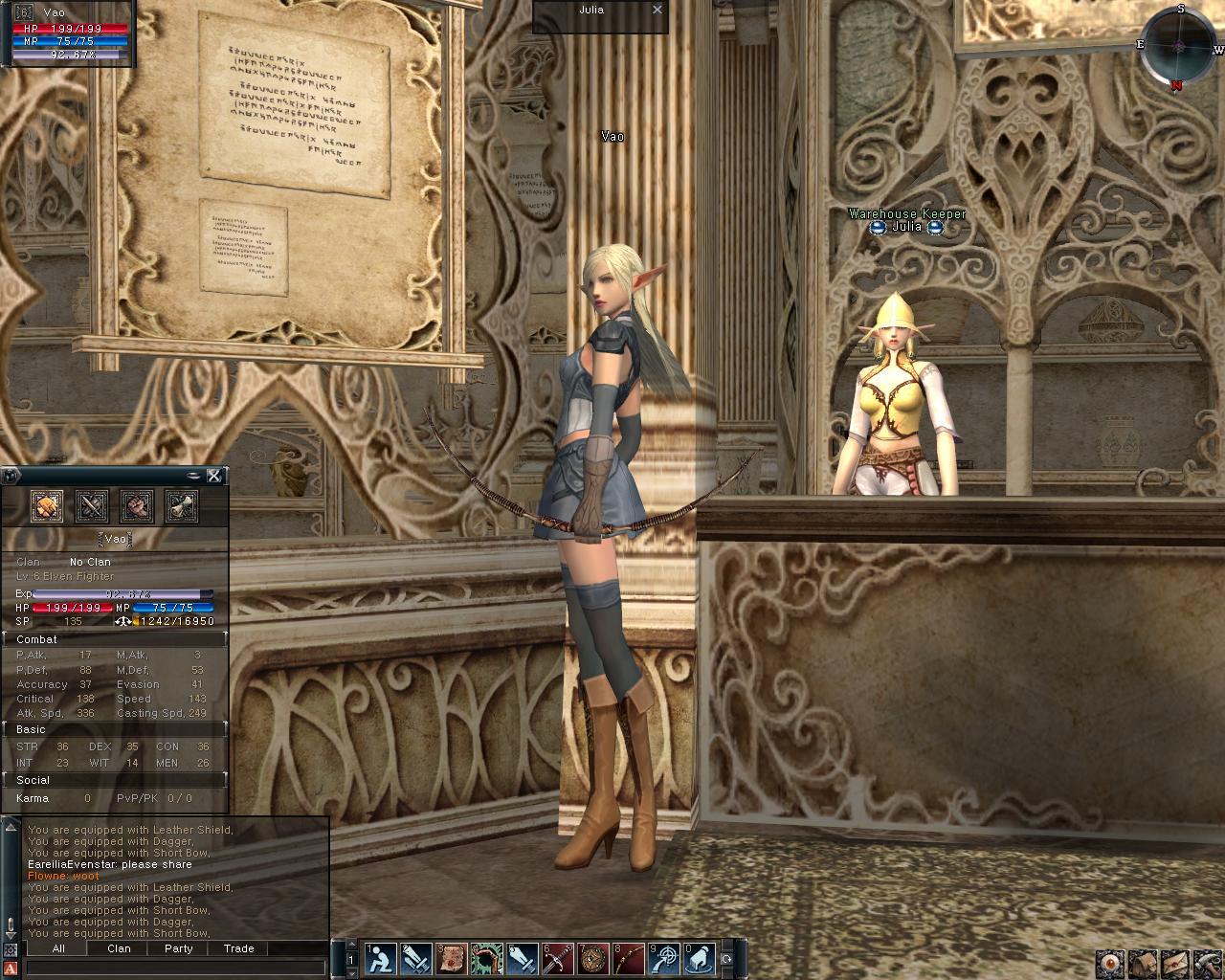Equip the sword in hotbar slot 6
The height and width of the screenshot is (980, 1225).
(557, 958)
